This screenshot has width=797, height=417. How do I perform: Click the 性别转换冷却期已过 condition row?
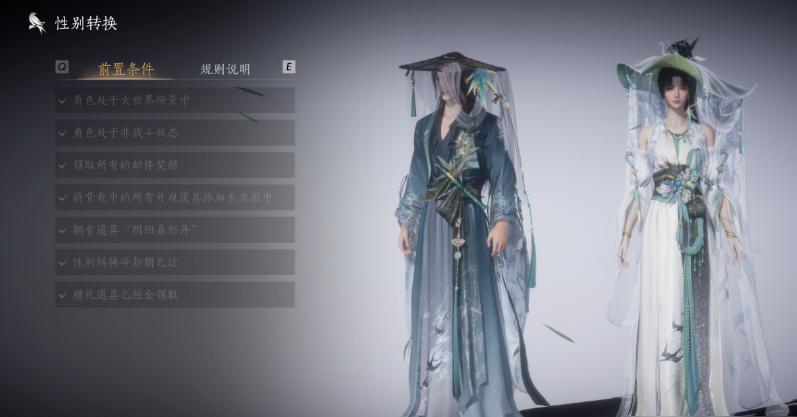175,262
